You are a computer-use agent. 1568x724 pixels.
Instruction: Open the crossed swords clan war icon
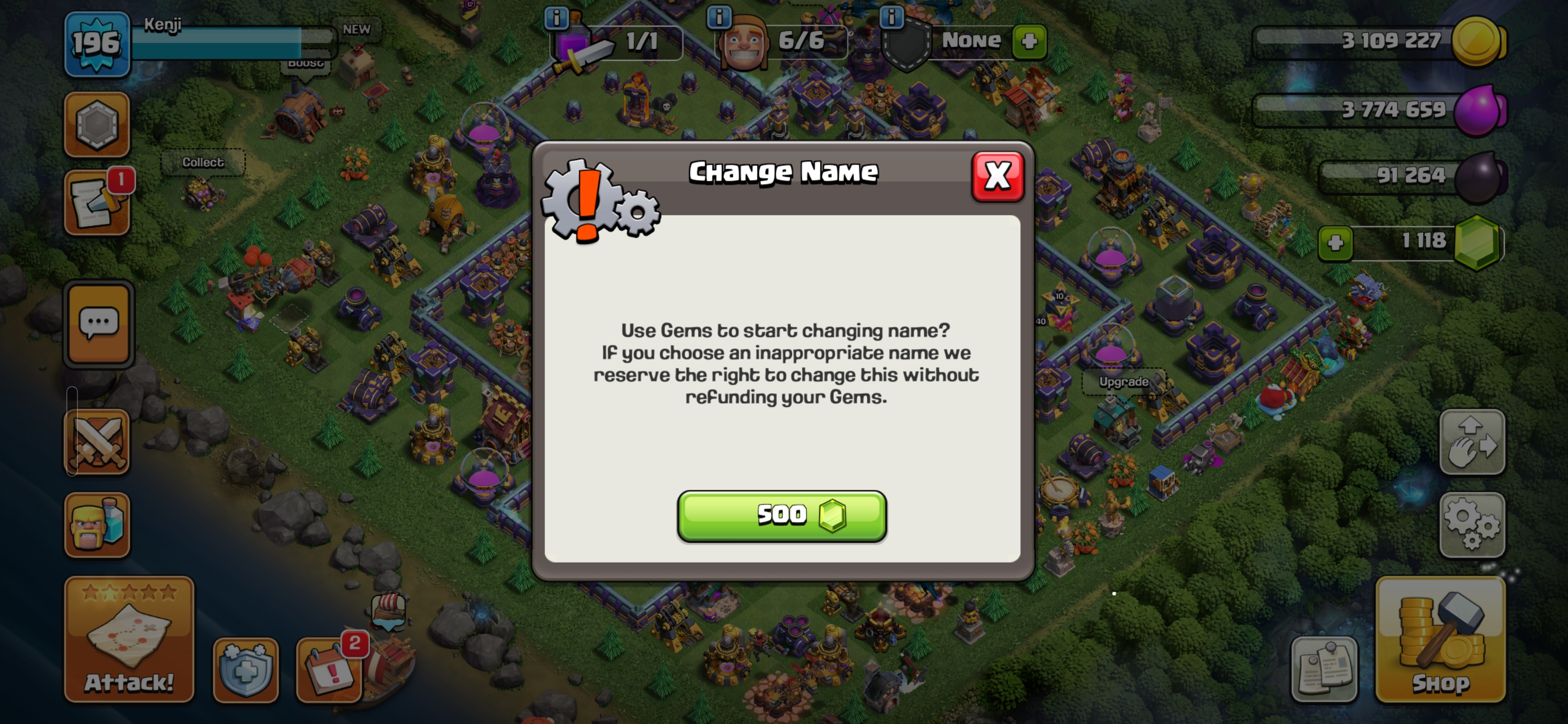(x=97, y=442)
